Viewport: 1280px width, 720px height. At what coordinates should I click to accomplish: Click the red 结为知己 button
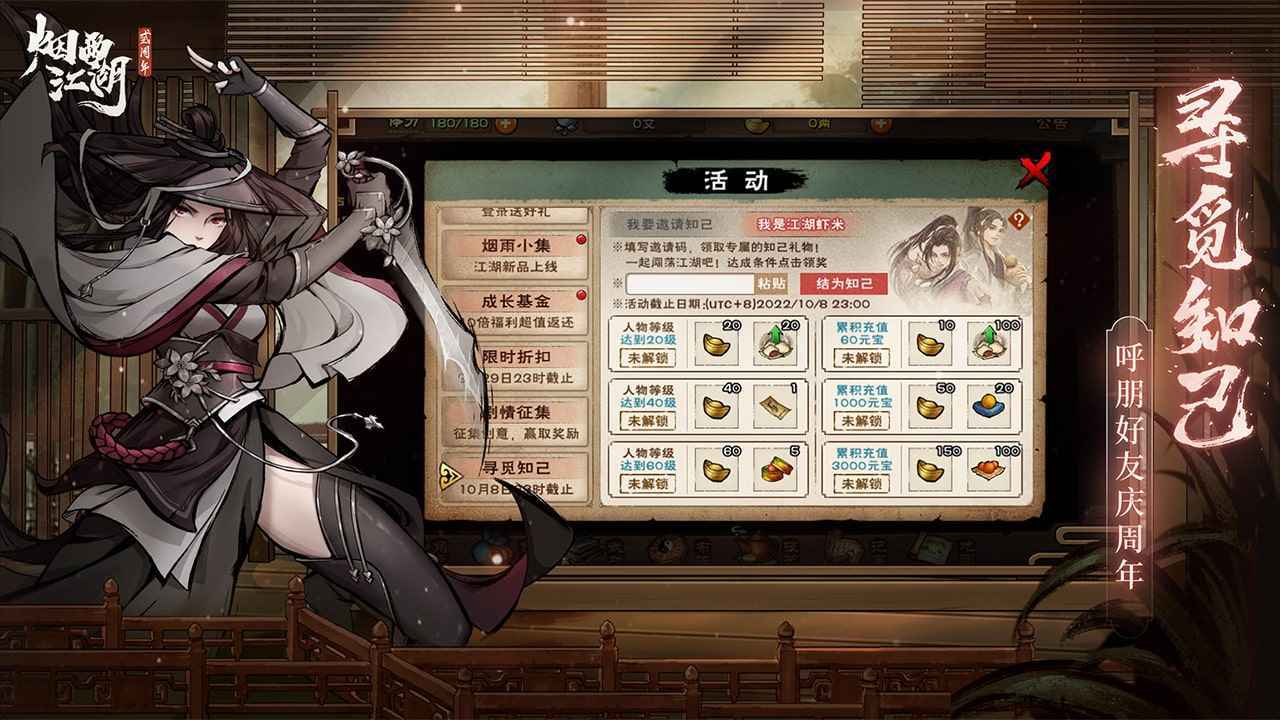tap(845, 284)
